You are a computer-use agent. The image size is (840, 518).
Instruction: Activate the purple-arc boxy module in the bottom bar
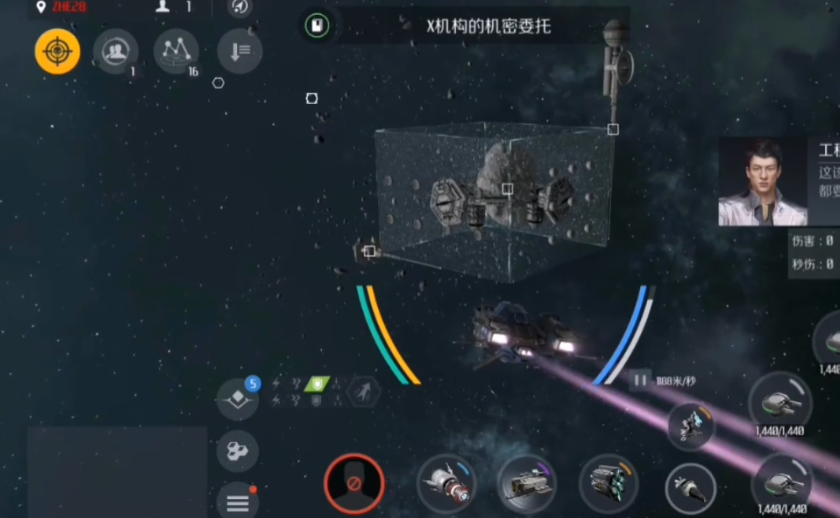pyautogui.click(x=527, y=485)
